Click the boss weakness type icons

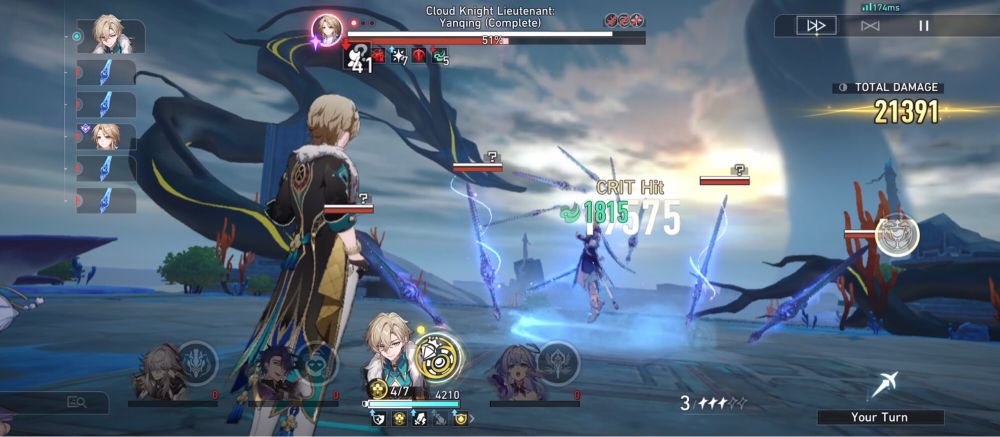click(624, 20)
